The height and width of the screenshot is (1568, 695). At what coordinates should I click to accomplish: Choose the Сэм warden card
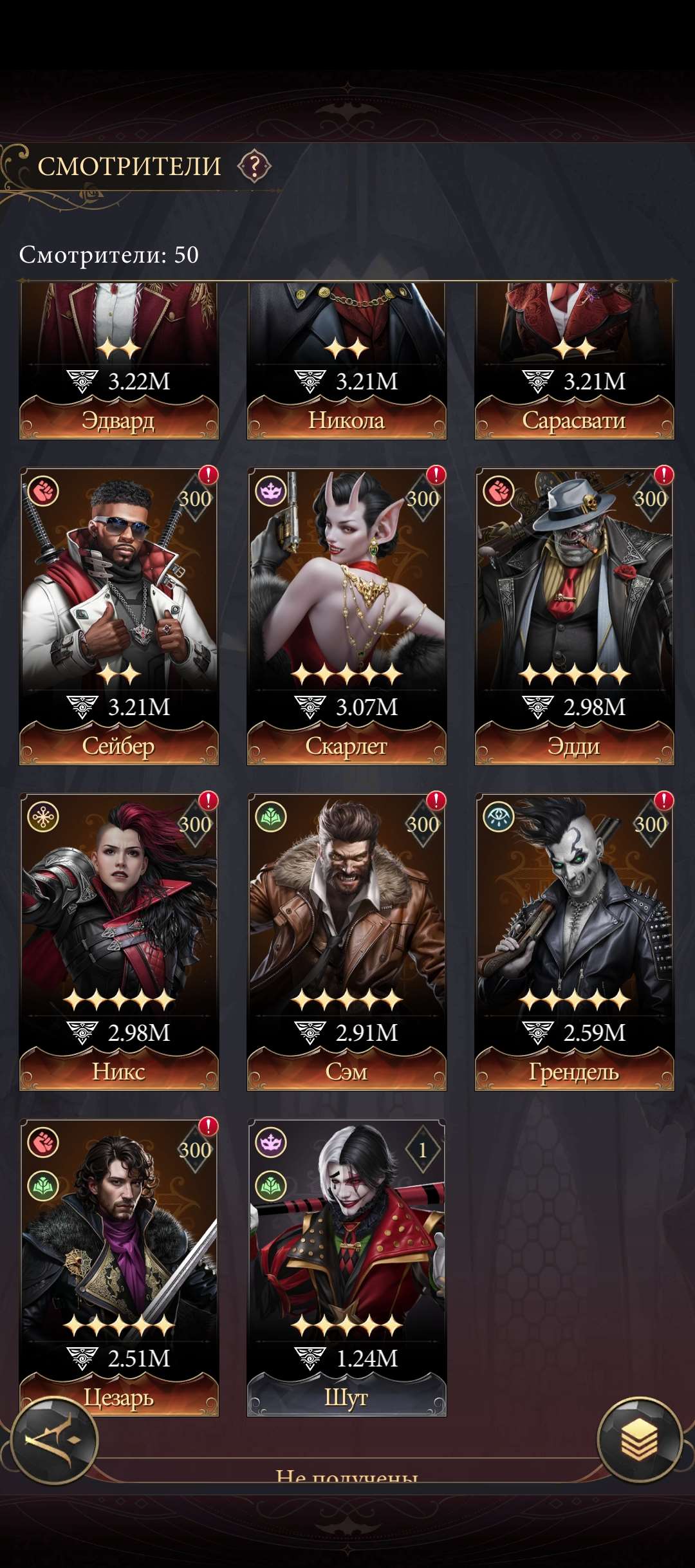pos(347,941)
